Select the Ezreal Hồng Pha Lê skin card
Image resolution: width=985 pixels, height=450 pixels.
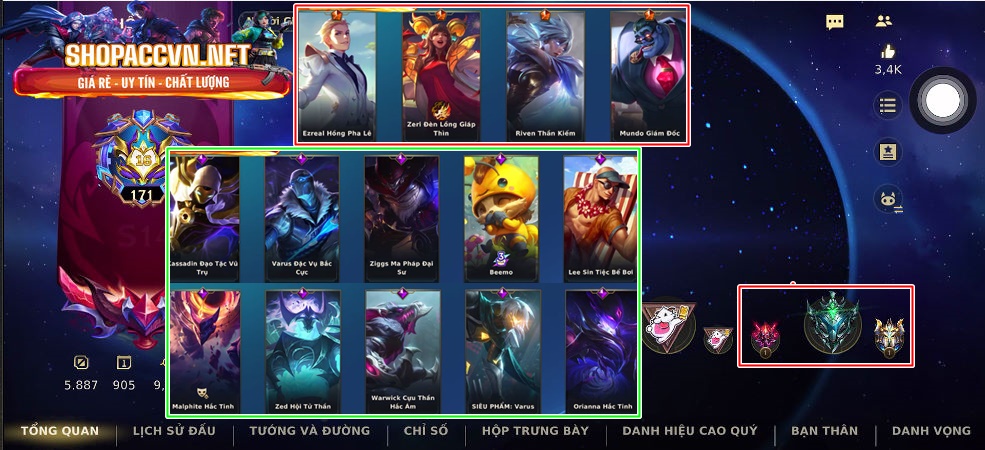336,75
